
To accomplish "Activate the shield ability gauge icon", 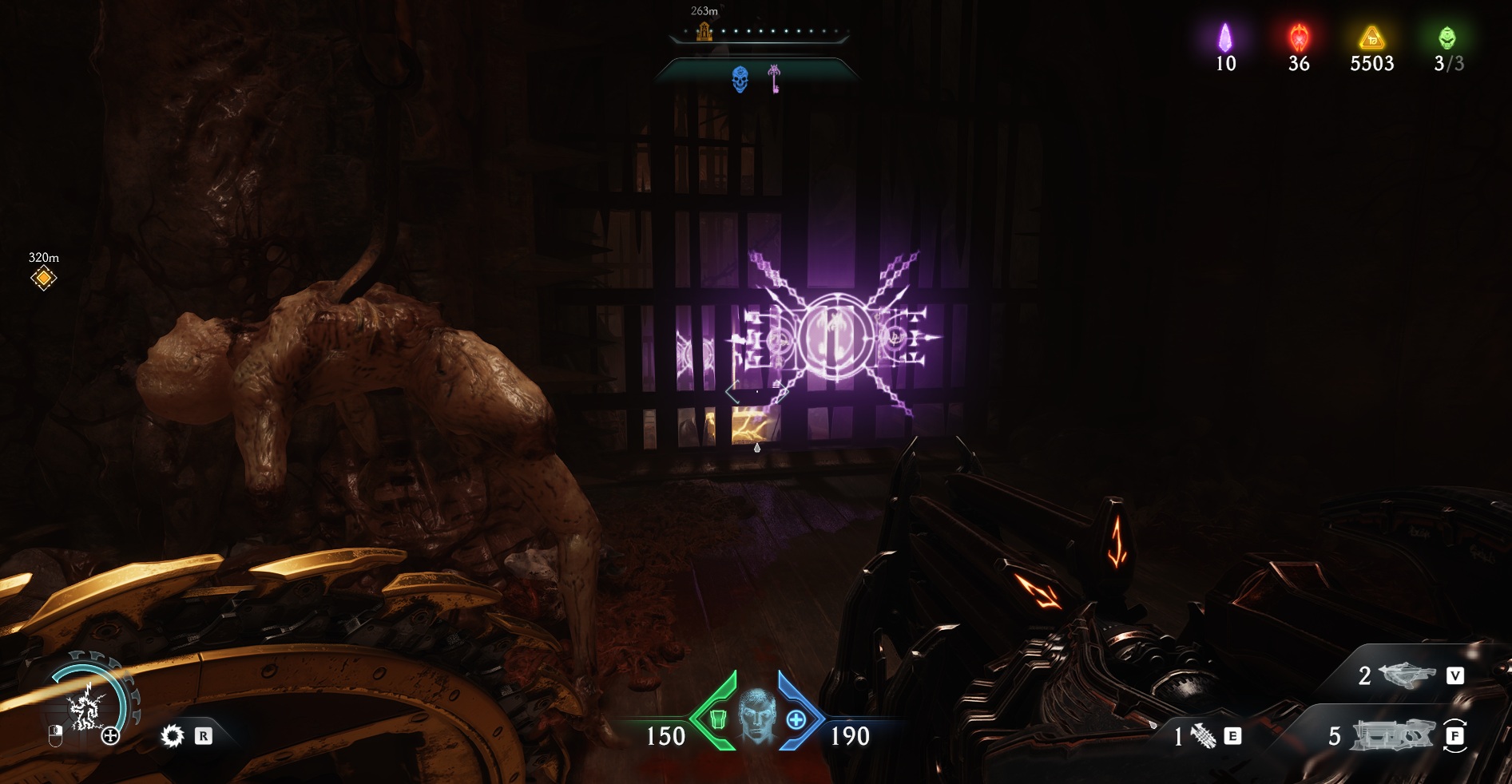I will (x=85, y=707).
